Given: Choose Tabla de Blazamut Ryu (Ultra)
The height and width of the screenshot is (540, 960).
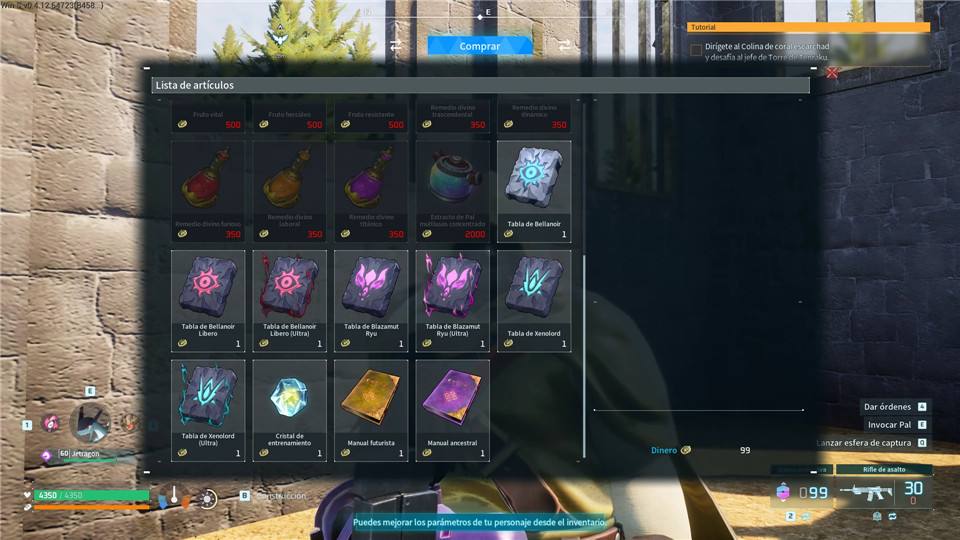Looking at the screenshot, I should click(452, 300).
